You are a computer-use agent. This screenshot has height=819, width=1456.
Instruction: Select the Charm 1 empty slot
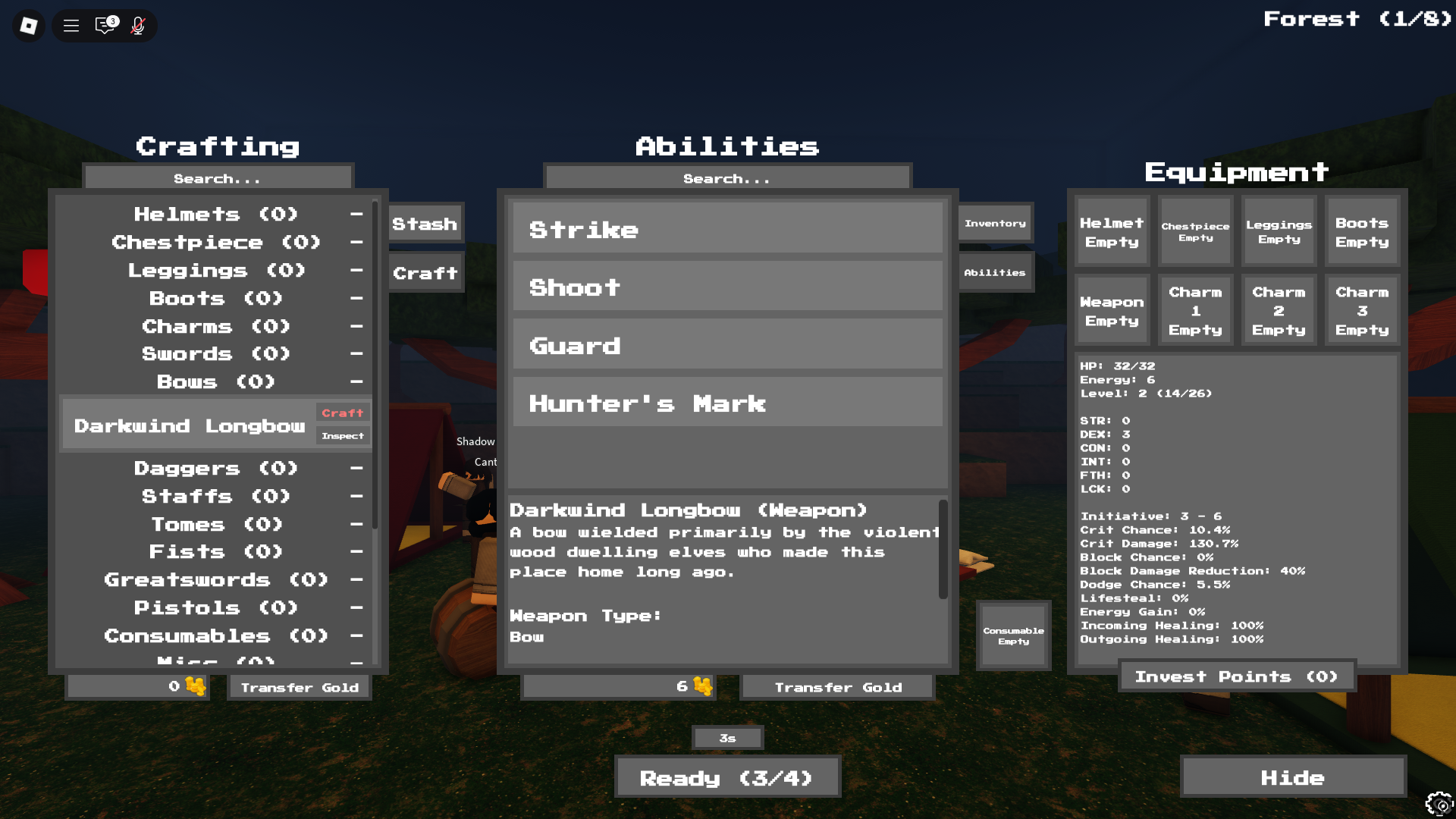(1195, 309)
